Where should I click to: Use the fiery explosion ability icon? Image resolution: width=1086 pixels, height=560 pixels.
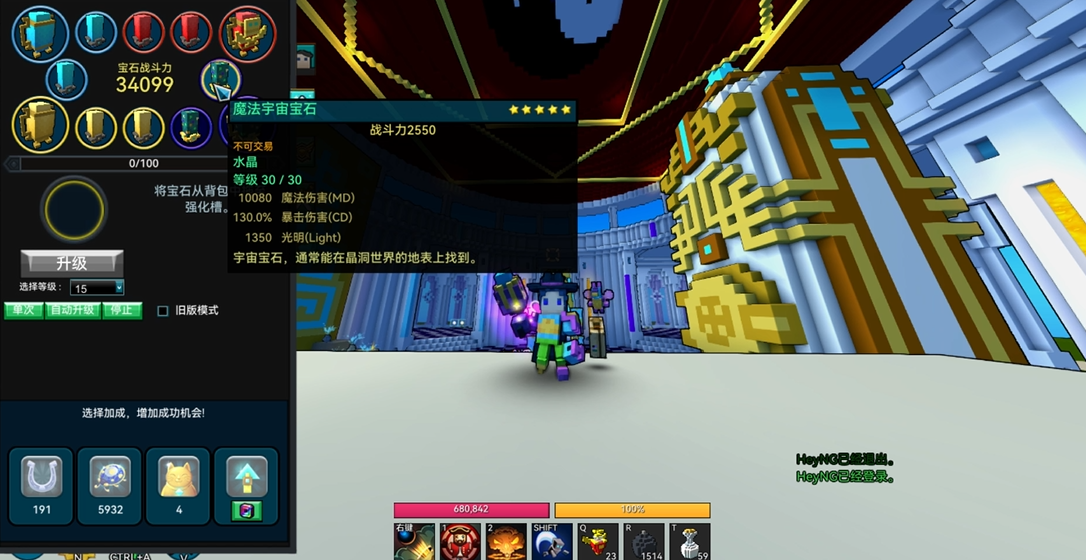pos(506,542)
